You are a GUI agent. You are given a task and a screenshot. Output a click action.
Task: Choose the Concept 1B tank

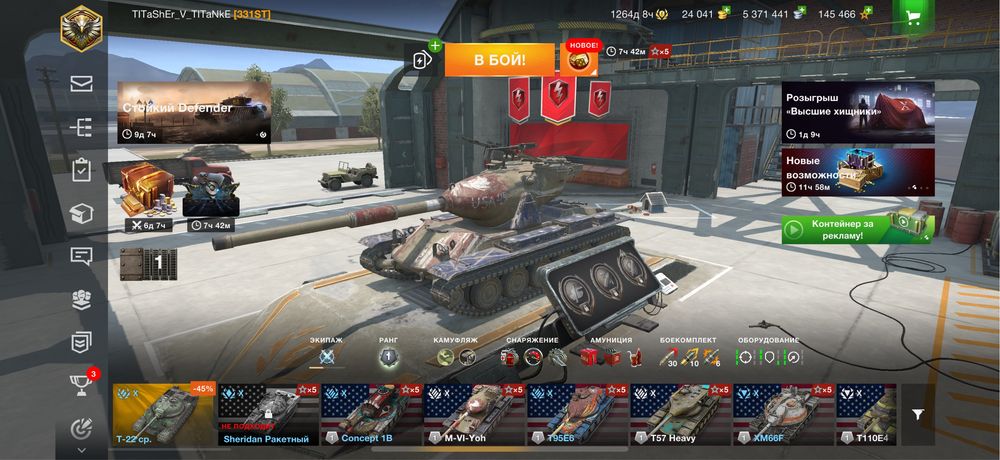tap(371, 413)
